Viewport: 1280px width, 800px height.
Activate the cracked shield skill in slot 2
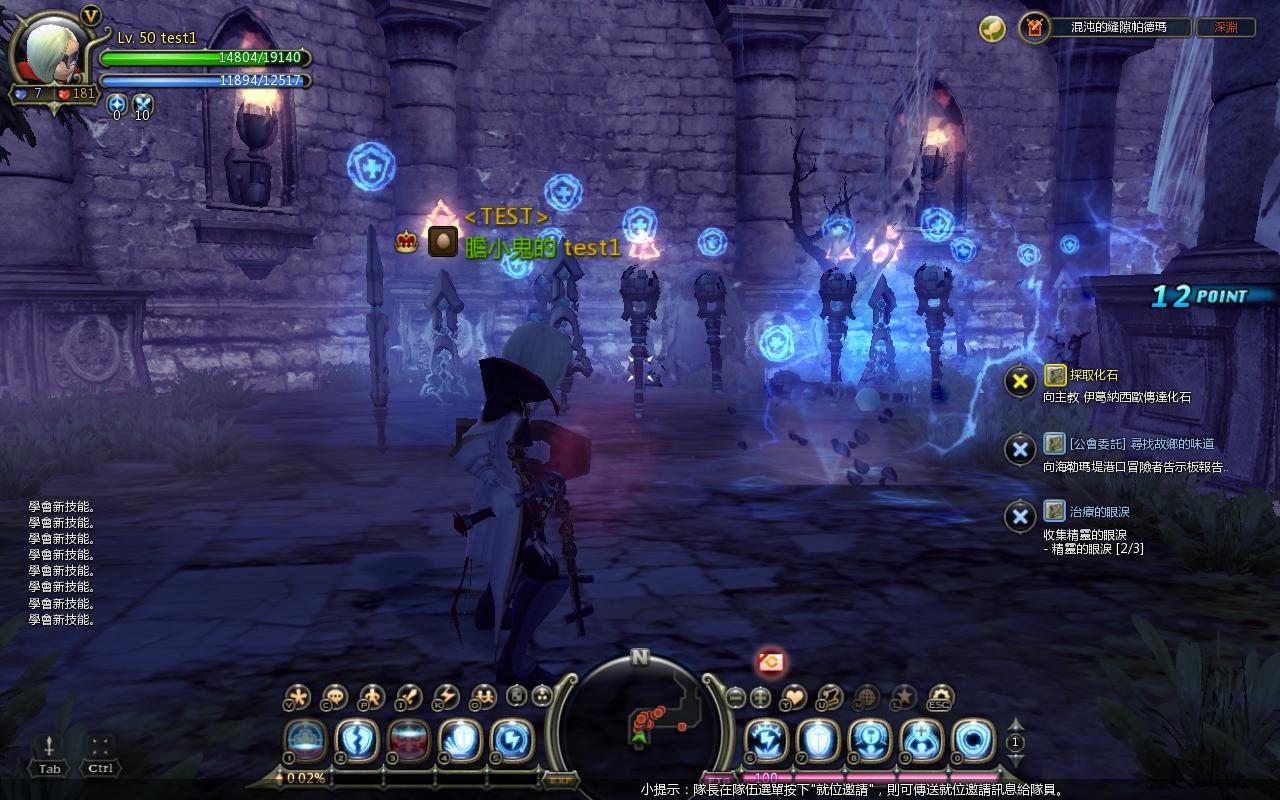click(356, 741)
